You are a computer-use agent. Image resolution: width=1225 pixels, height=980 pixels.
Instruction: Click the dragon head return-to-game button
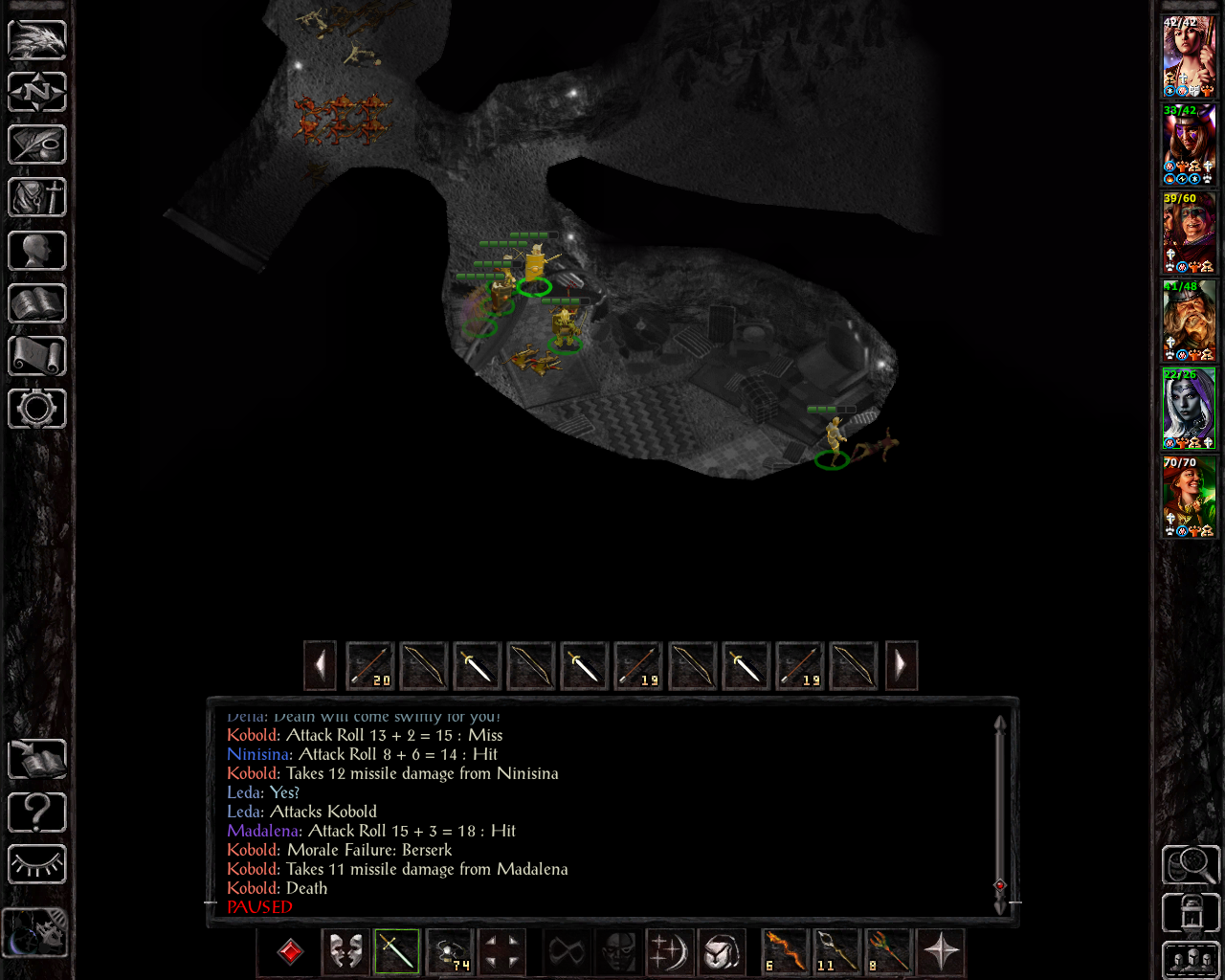[x=37, y=40]
